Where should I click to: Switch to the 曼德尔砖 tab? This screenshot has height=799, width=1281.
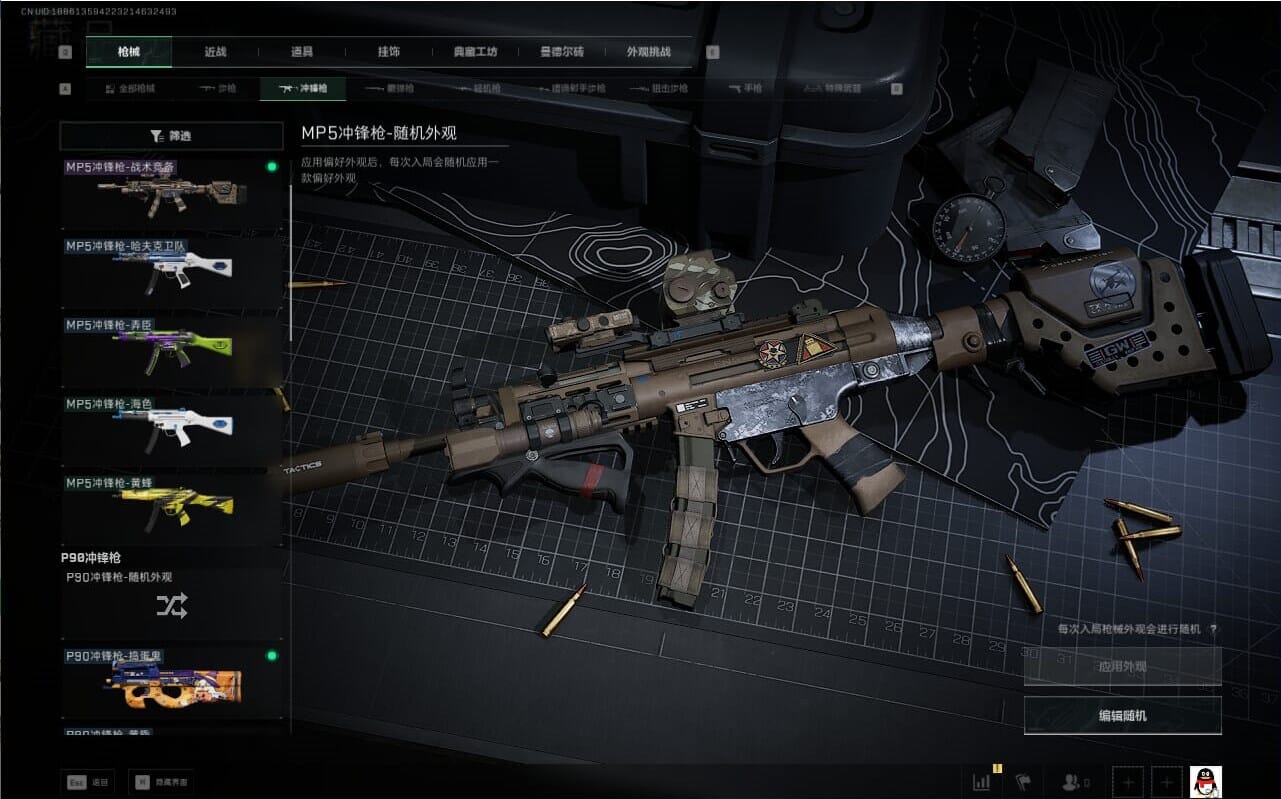coord(561,52)
